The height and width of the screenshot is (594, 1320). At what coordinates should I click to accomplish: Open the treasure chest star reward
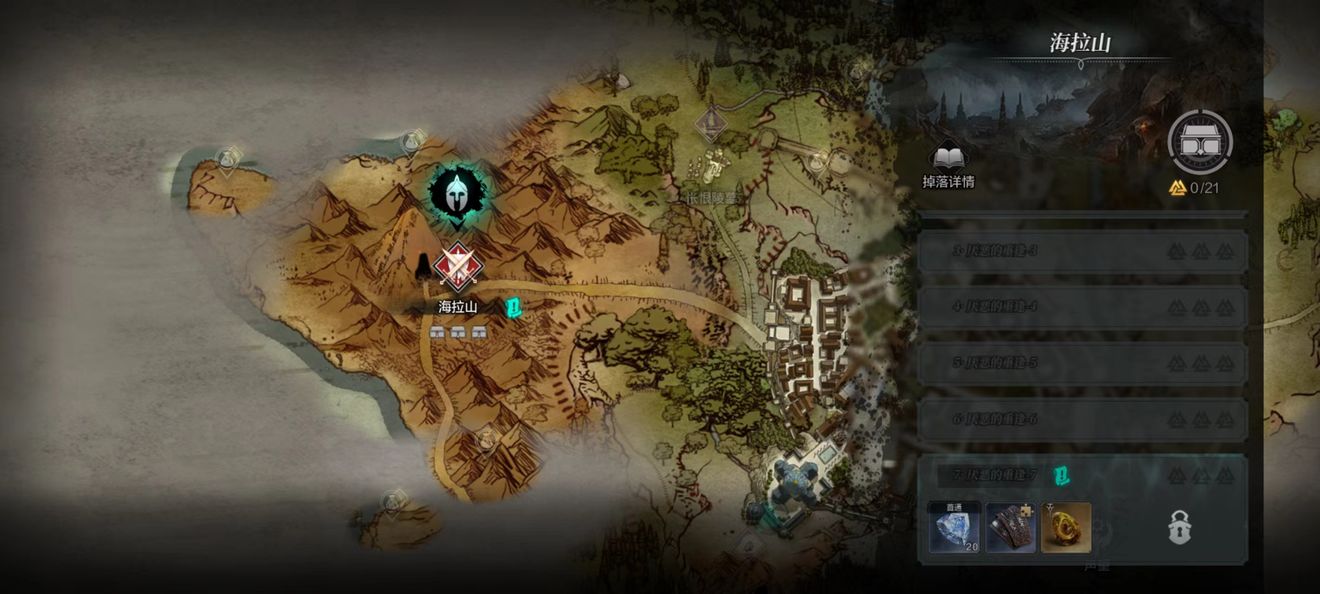pos(1200,143)
